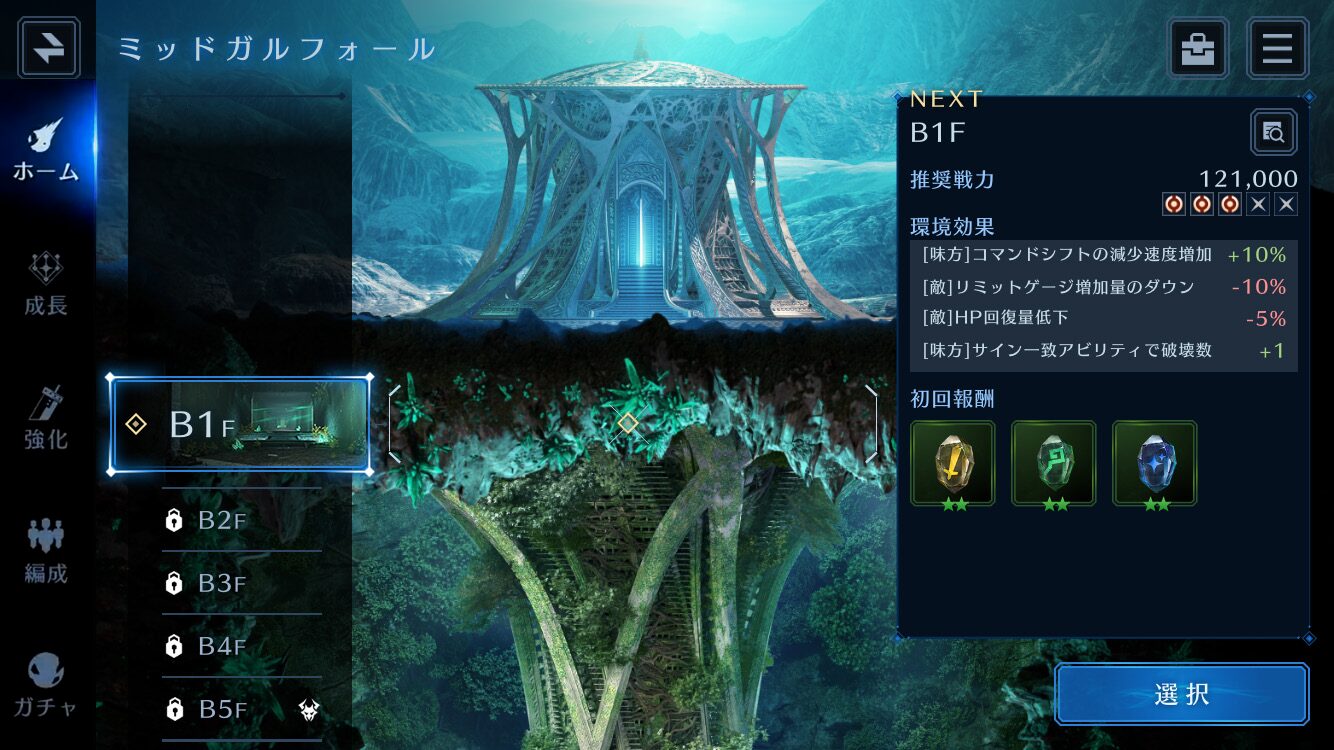Screen dimensions: 1334x750
Task: Open the hamburger menu at top right
Action: 1277,48
